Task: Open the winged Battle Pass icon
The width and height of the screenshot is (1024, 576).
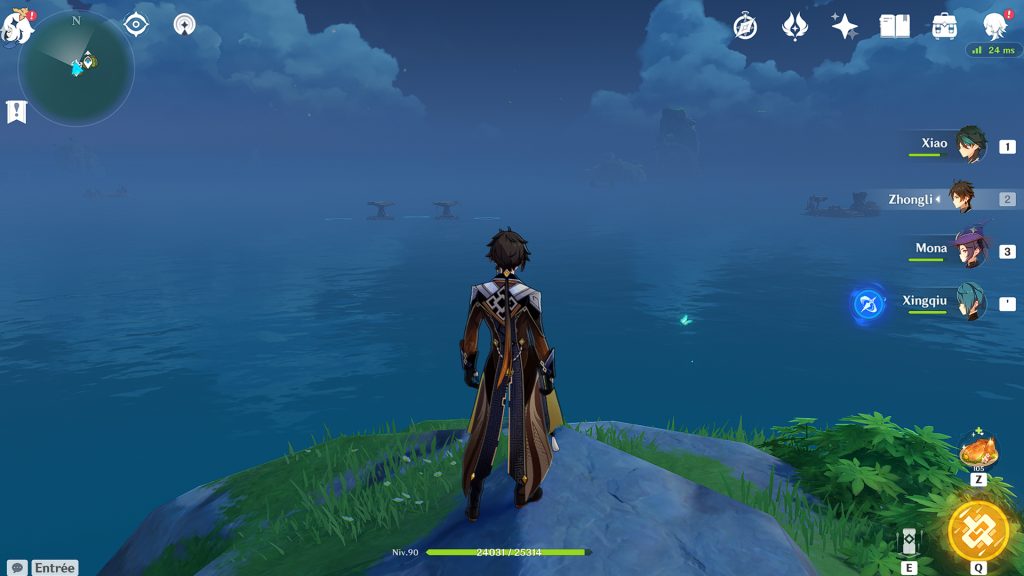Action: [x=795, y=26]
